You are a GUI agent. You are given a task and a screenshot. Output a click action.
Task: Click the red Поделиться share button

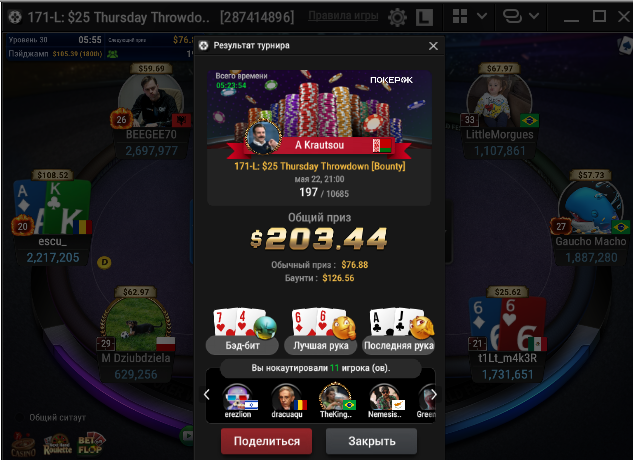pyautogui.click(x=266, y=441)
